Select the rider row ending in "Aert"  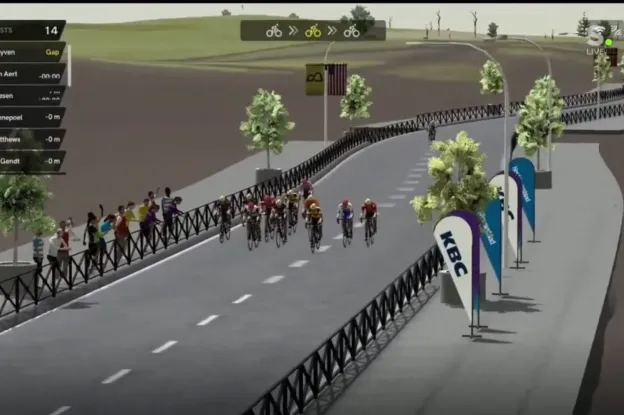(32, 73)
